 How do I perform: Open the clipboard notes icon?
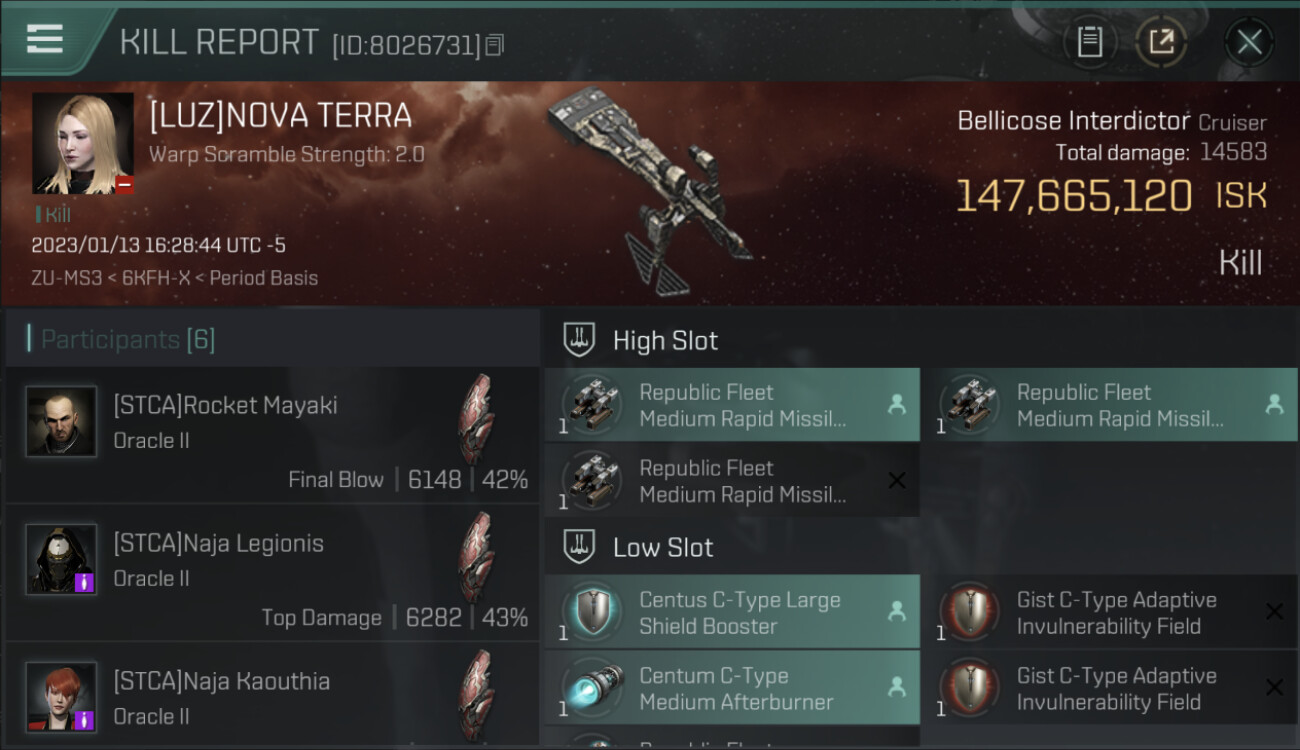click(1089, 42)
